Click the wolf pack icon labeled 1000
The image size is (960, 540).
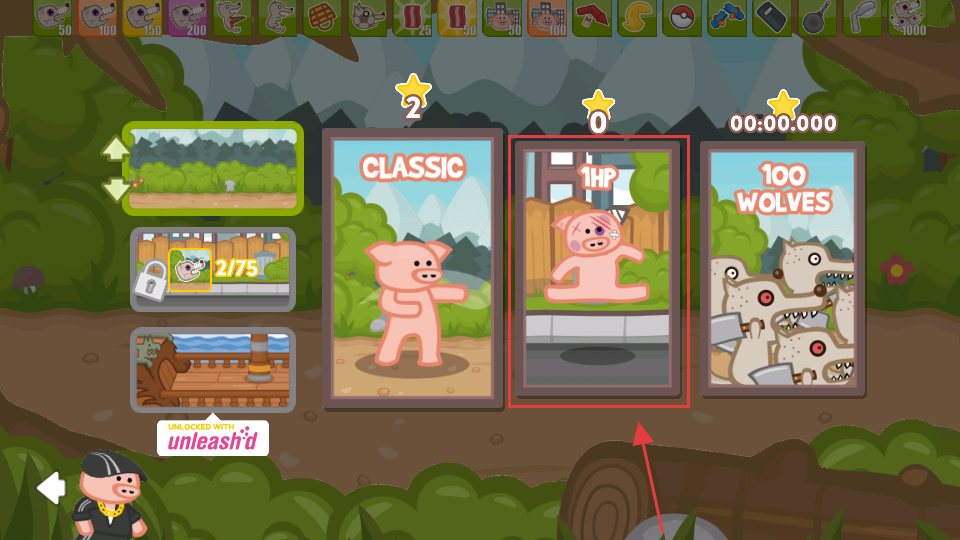pos(907,18)
